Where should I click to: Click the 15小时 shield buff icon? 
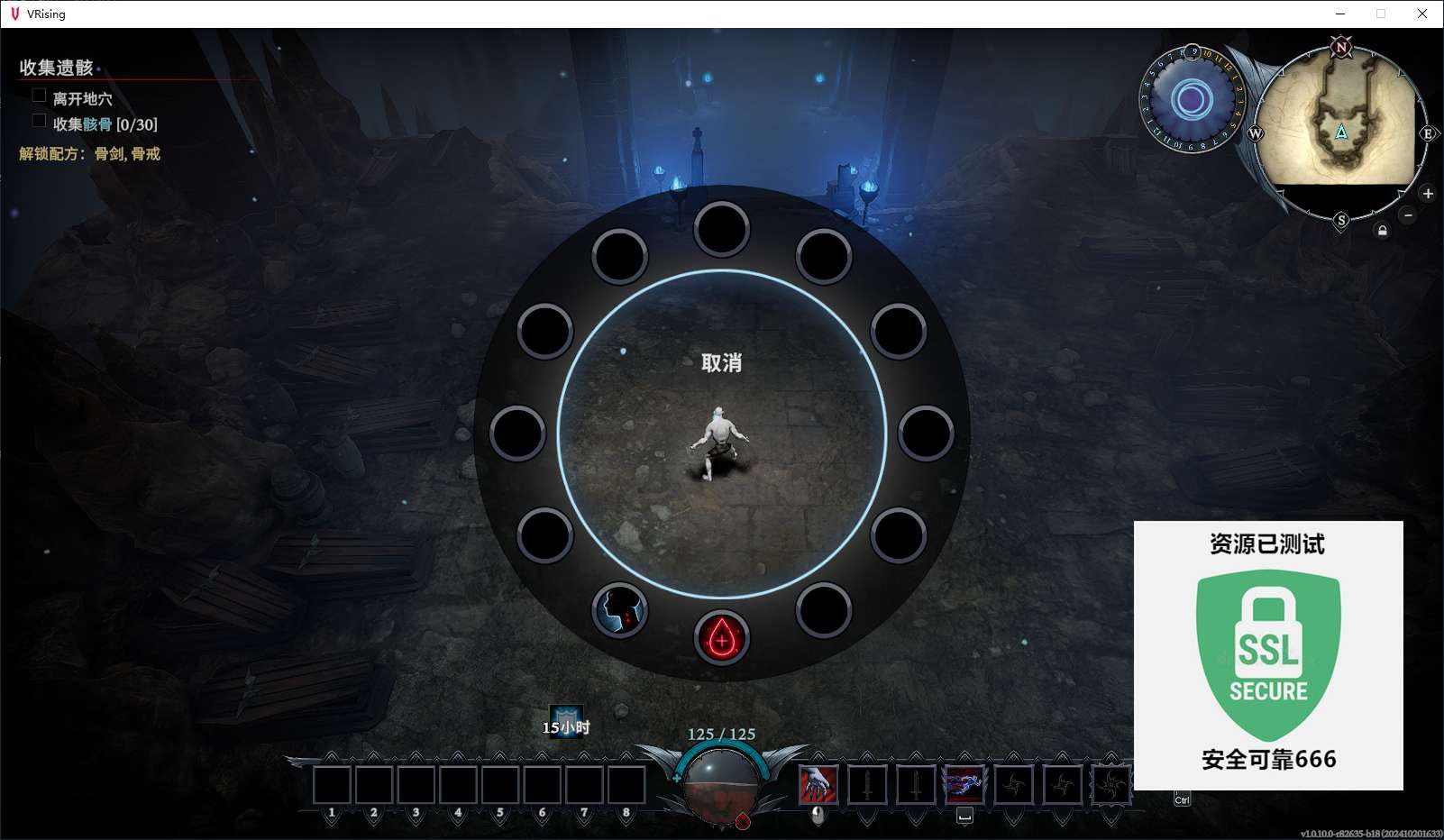click(x=566, y=720)
